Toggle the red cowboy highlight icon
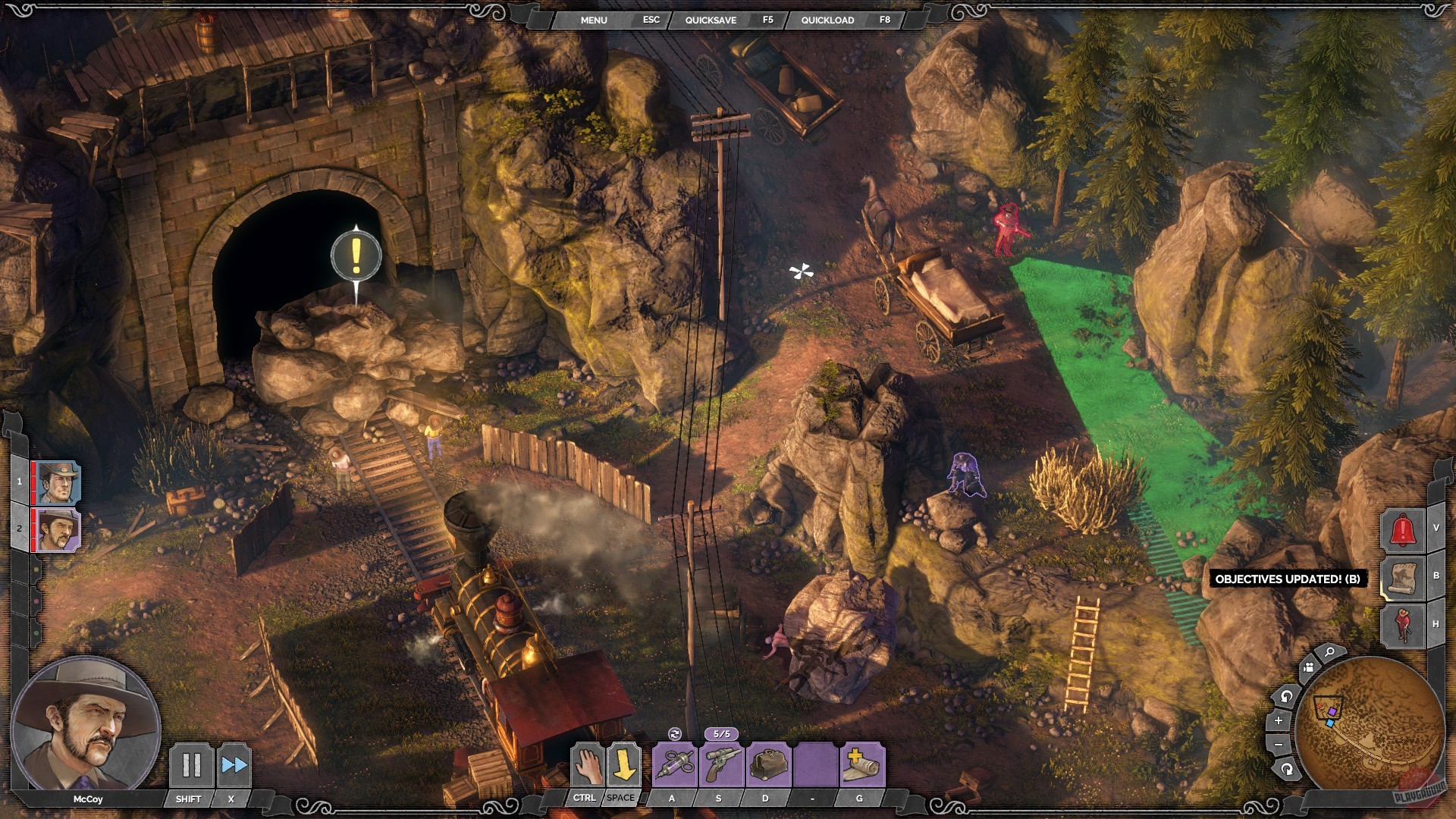Viewport: 1456px width, 819px height. pos(1403,624)
